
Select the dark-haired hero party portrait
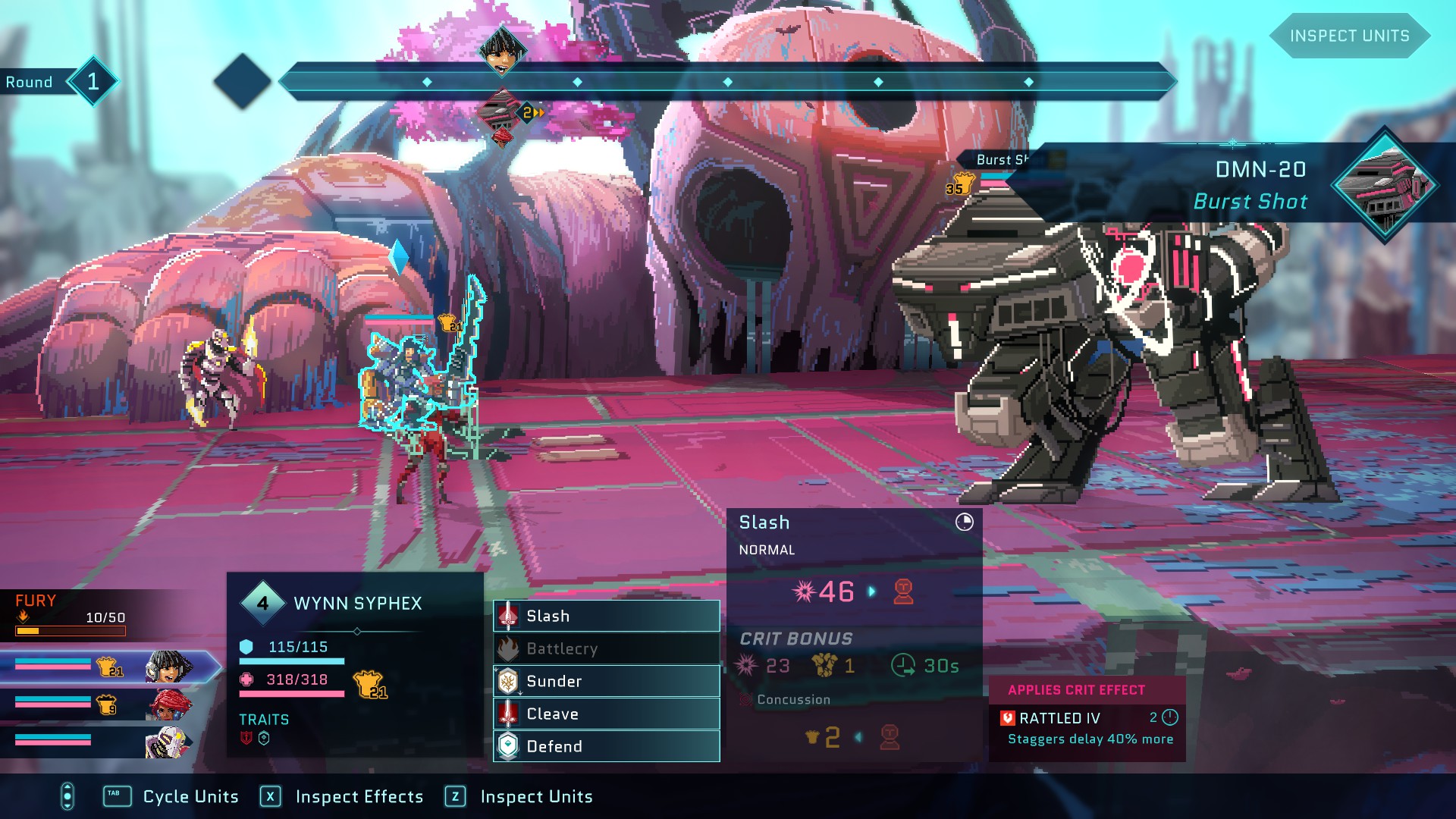tap(168, 667)
